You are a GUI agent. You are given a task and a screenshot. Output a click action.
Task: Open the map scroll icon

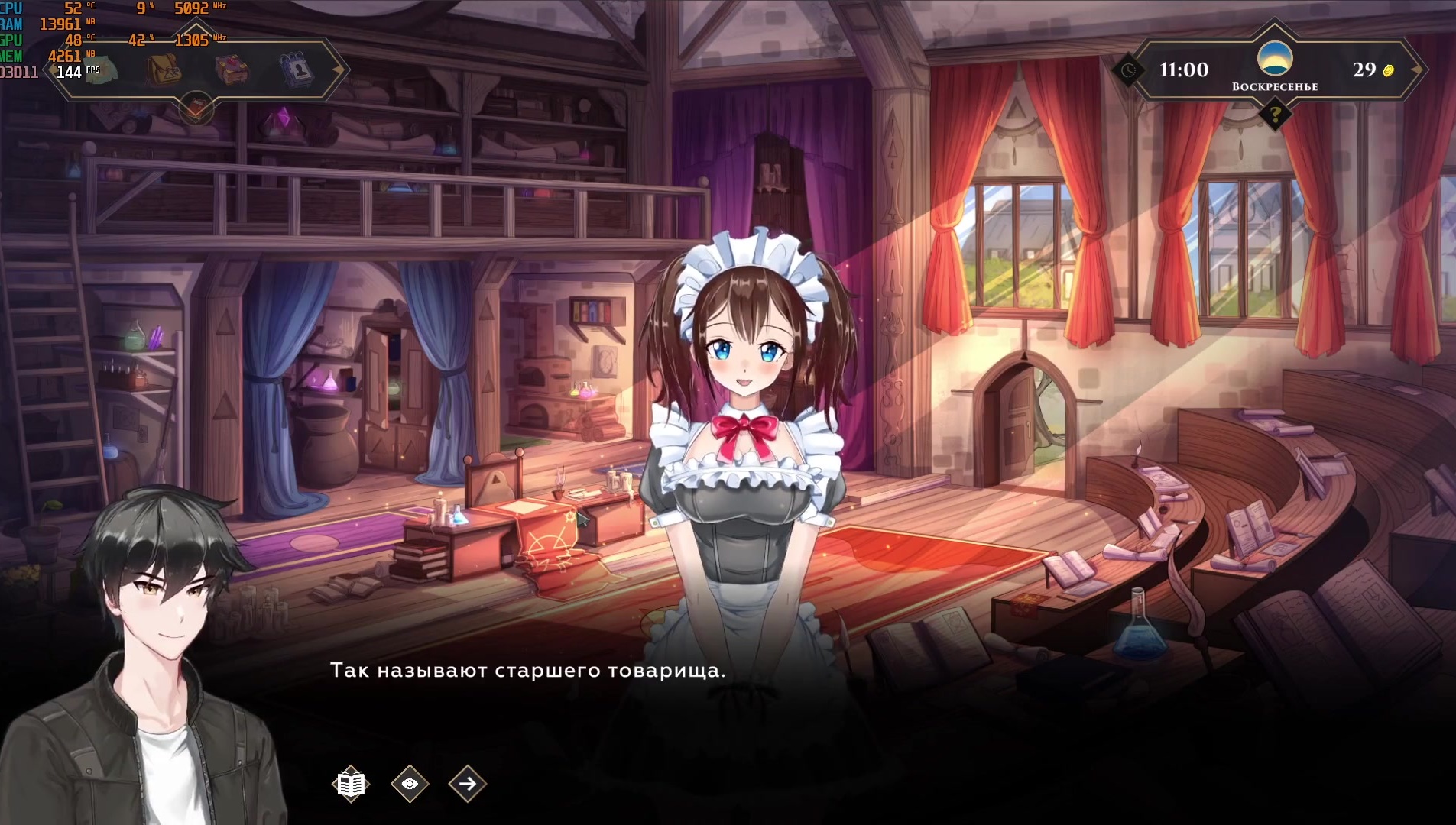pyautogui.click(x=101, y=71)
